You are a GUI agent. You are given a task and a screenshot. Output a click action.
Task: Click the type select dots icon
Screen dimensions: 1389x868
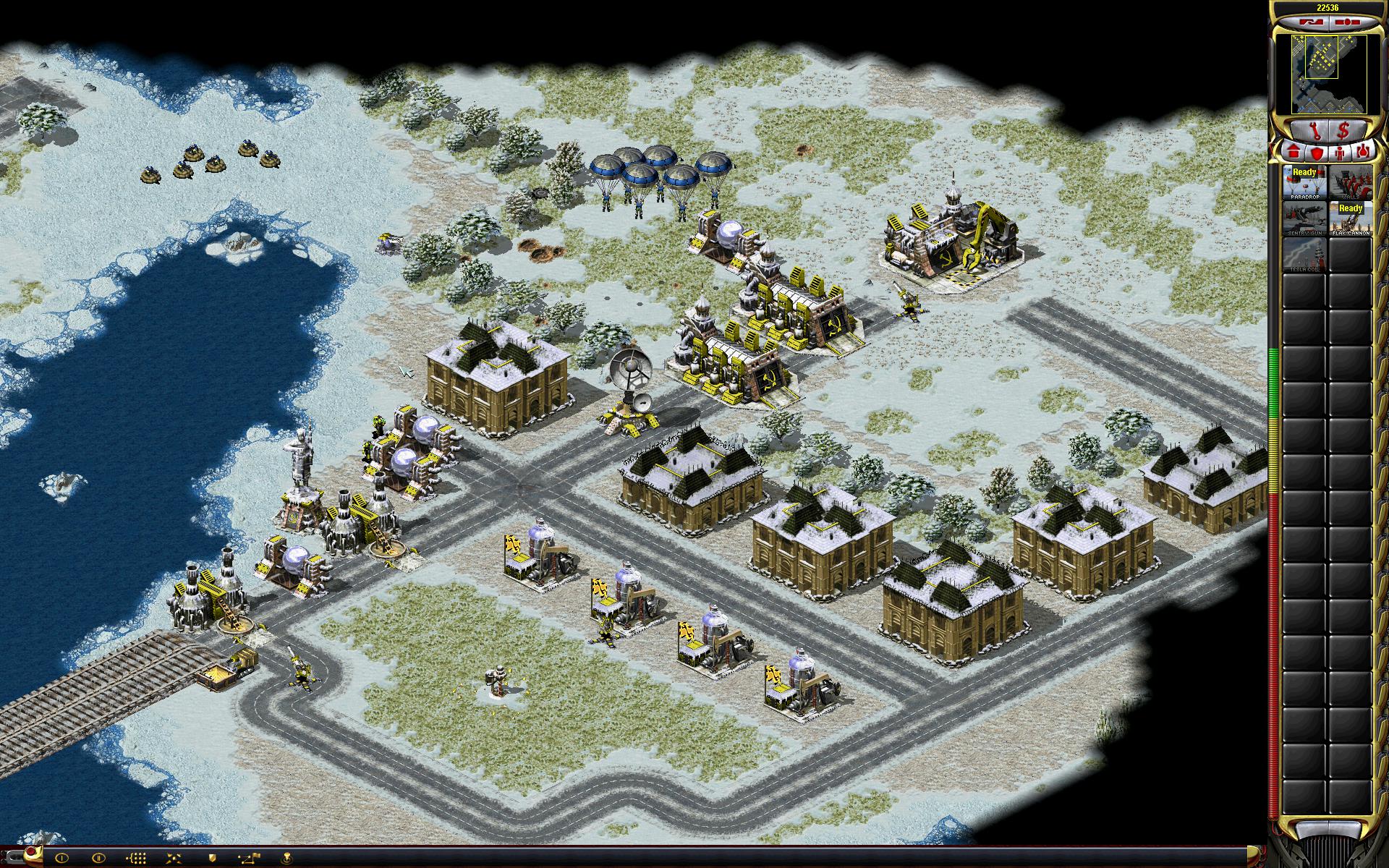coord(137,857)
